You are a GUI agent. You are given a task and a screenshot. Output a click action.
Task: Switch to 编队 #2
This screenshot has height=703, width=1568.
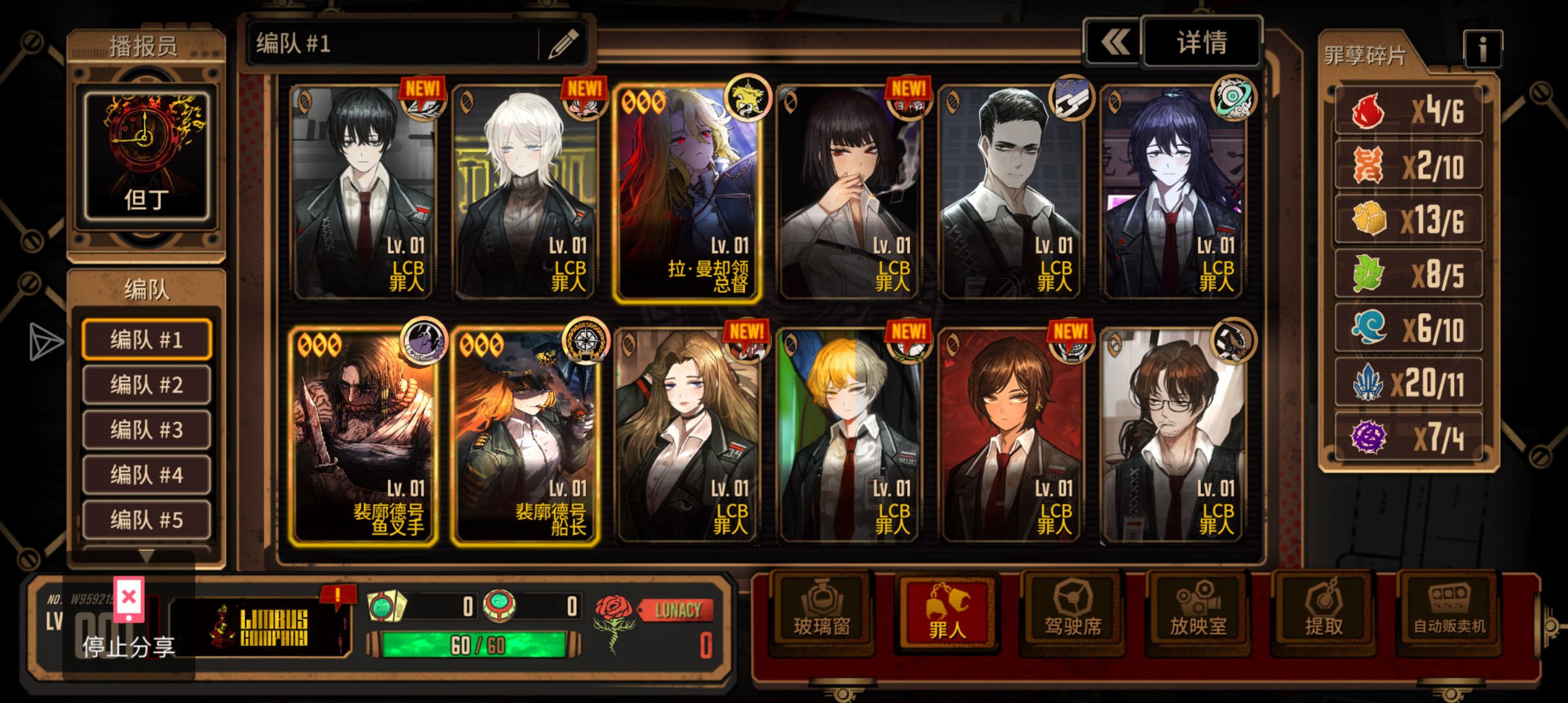click(147, 385)
